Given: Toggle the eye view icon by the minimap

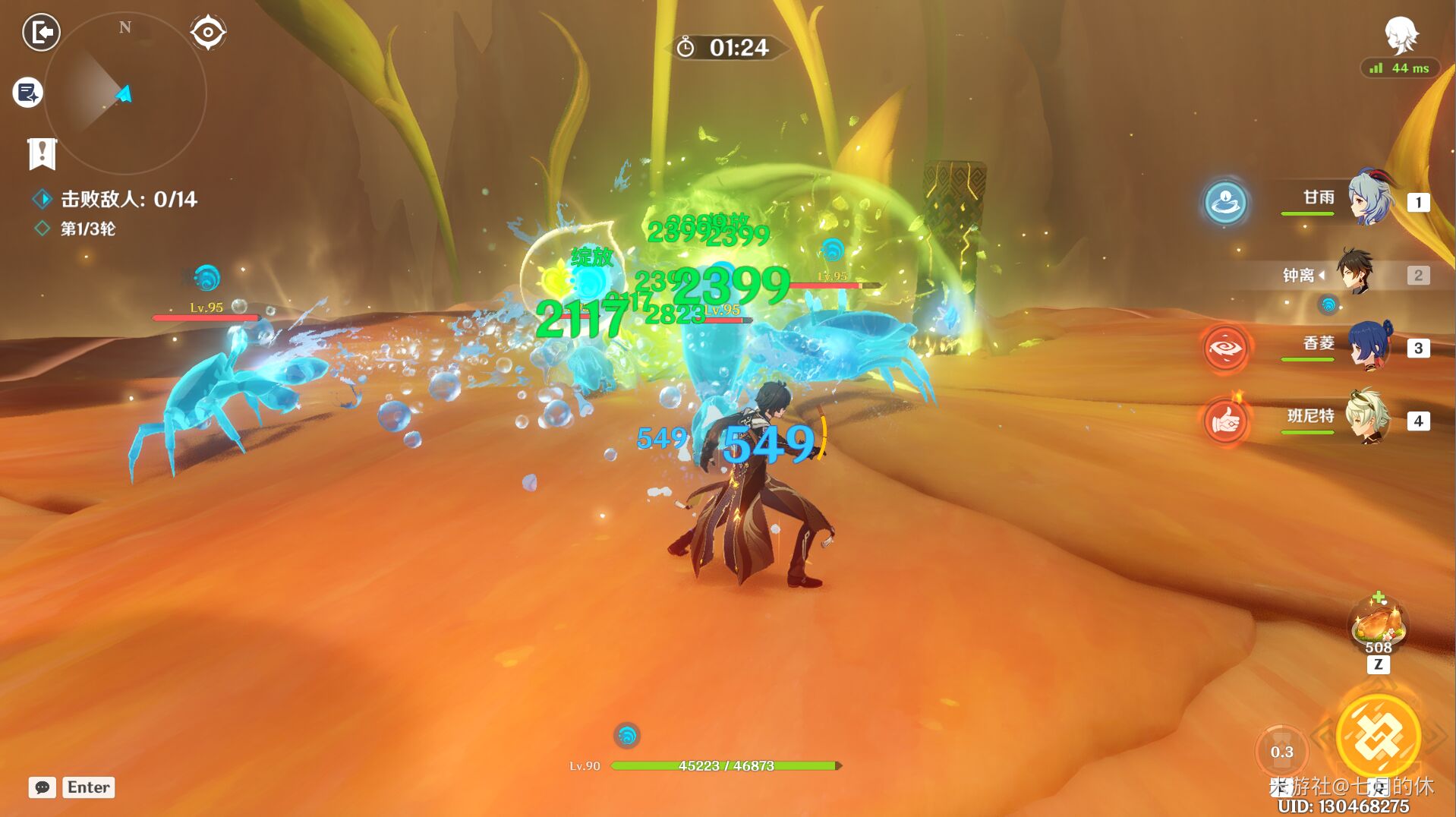Looking at the screenshot, I should click(208, 33).
